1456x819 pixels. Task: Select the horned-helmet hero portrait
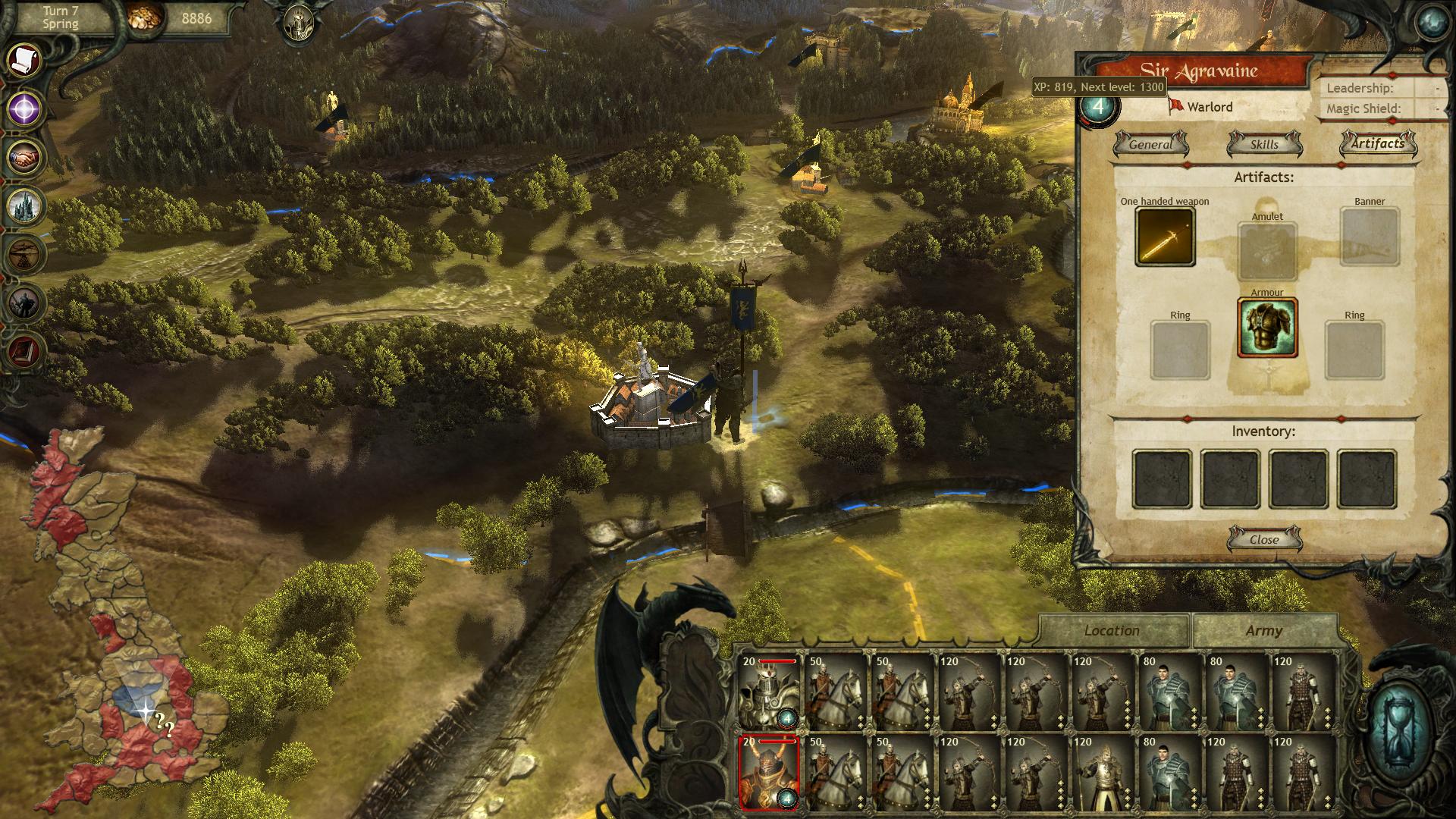click(768, 772)
